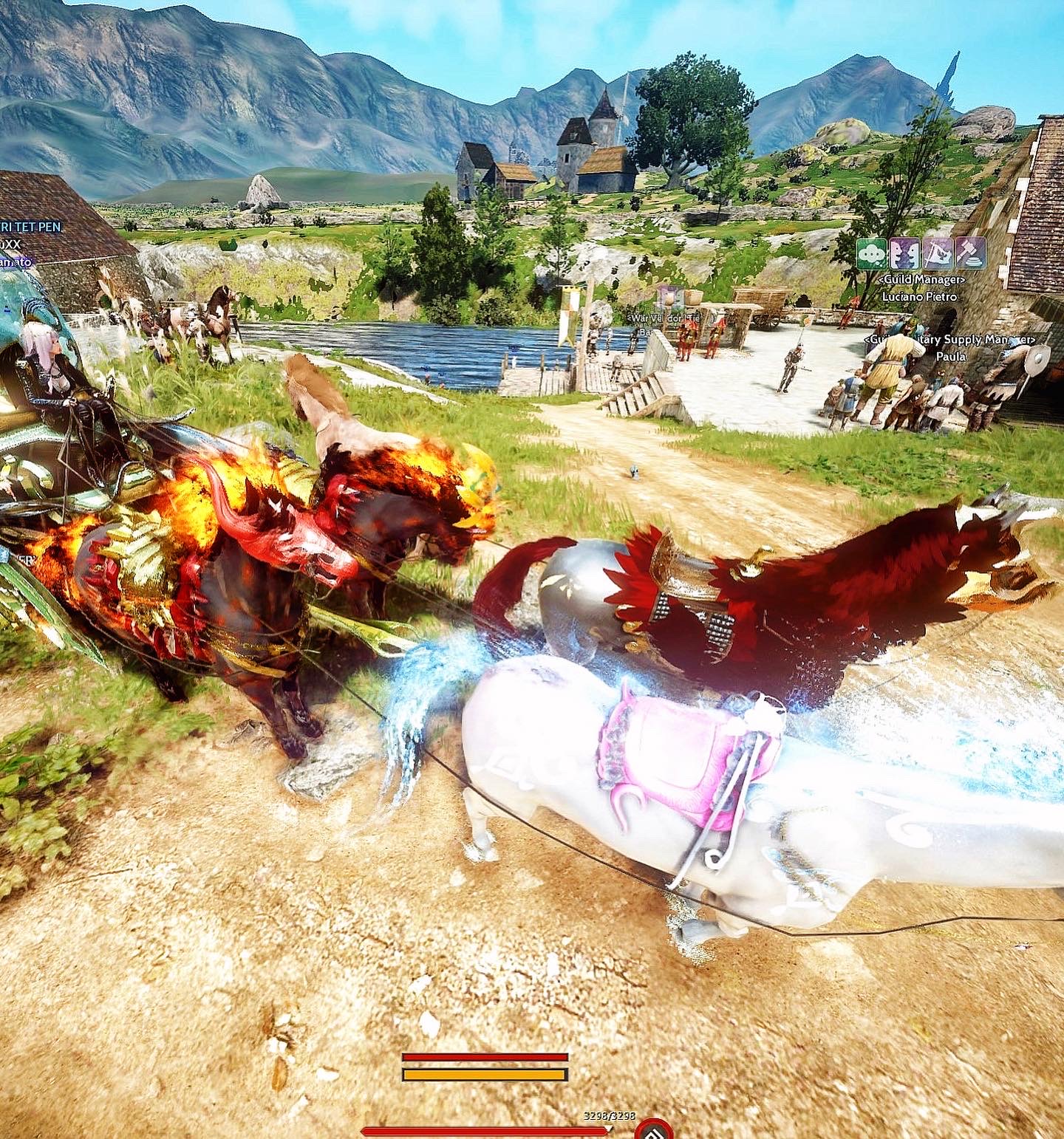Screen dimensions: 1064x1139
Task: Select the two-faces conversation icon above Luciano Pietro
Action: pos(904,253)
